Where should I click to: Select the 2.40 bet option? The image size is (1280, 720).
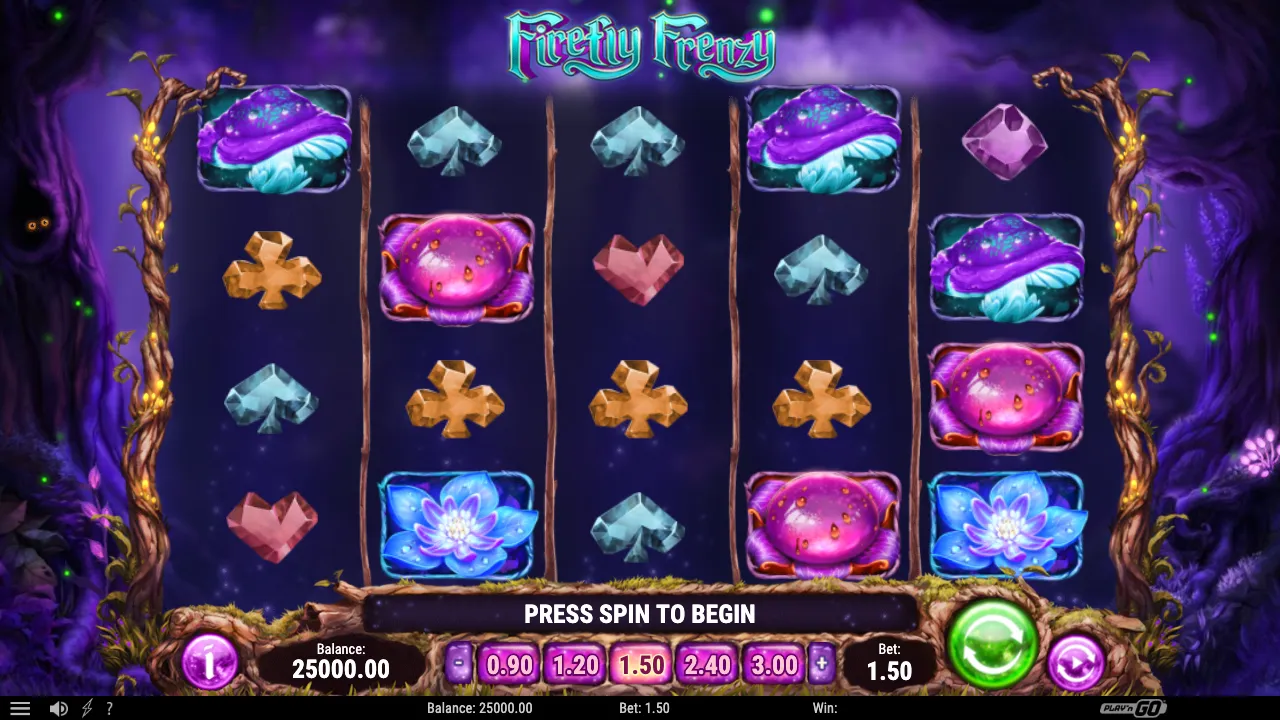pyautogui.click(x=706, y=663)
